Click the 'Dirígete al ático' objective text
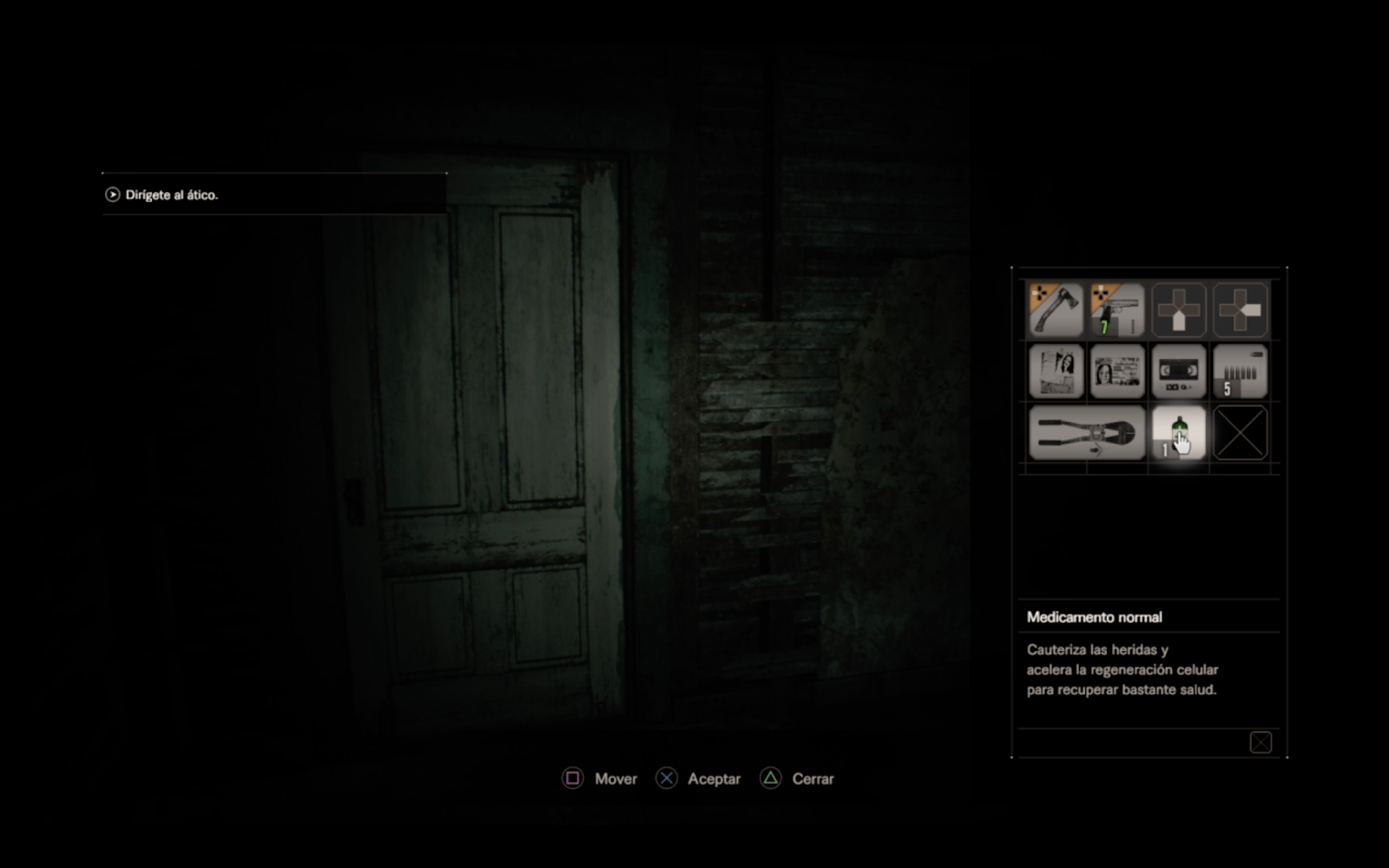 (170, 194)
